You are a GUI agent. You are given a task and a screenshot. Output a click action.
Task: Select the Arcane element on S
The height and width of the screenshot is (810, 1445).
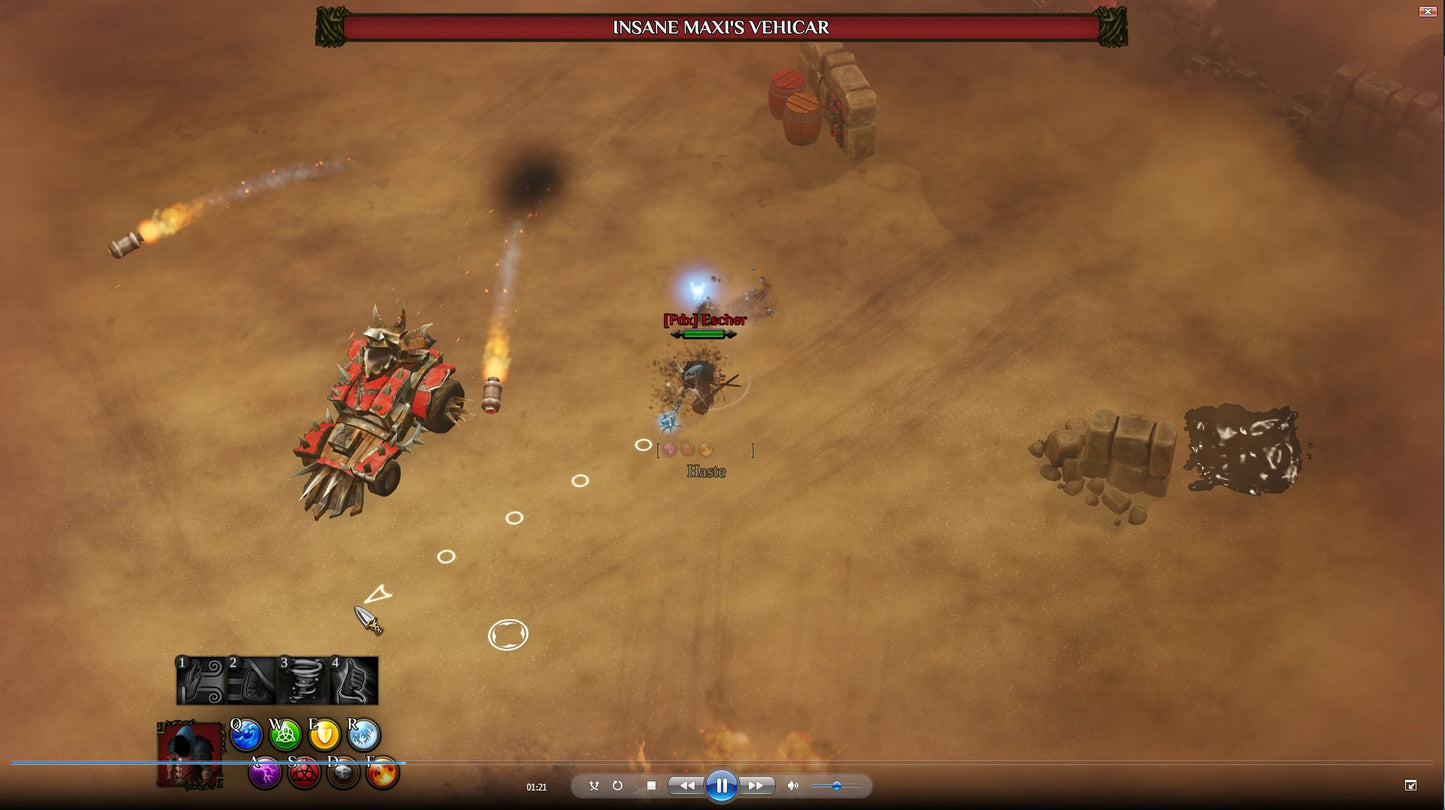coord(305,773)
